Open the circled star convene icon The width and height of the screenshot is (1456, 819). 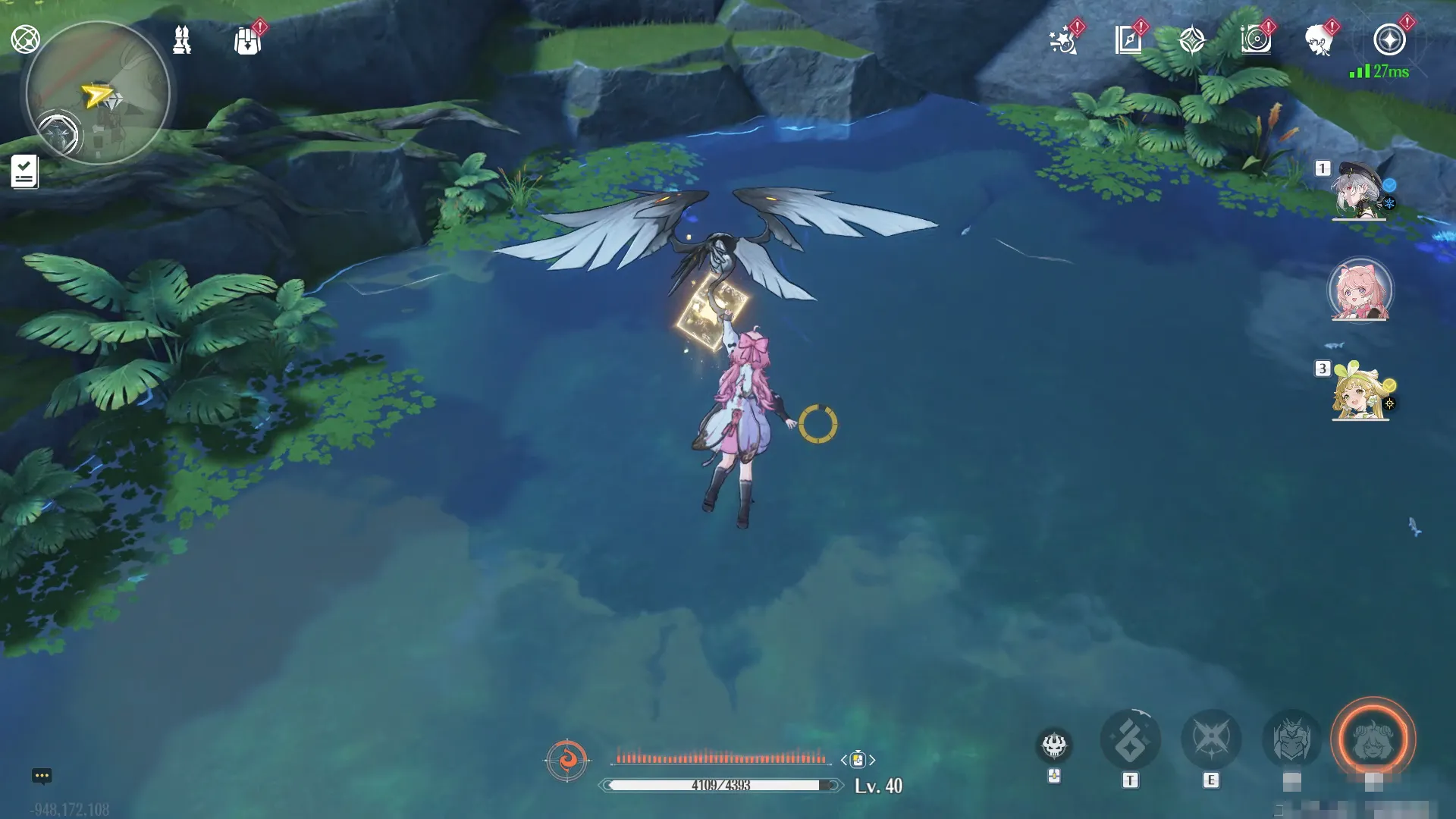point(1389,40)
